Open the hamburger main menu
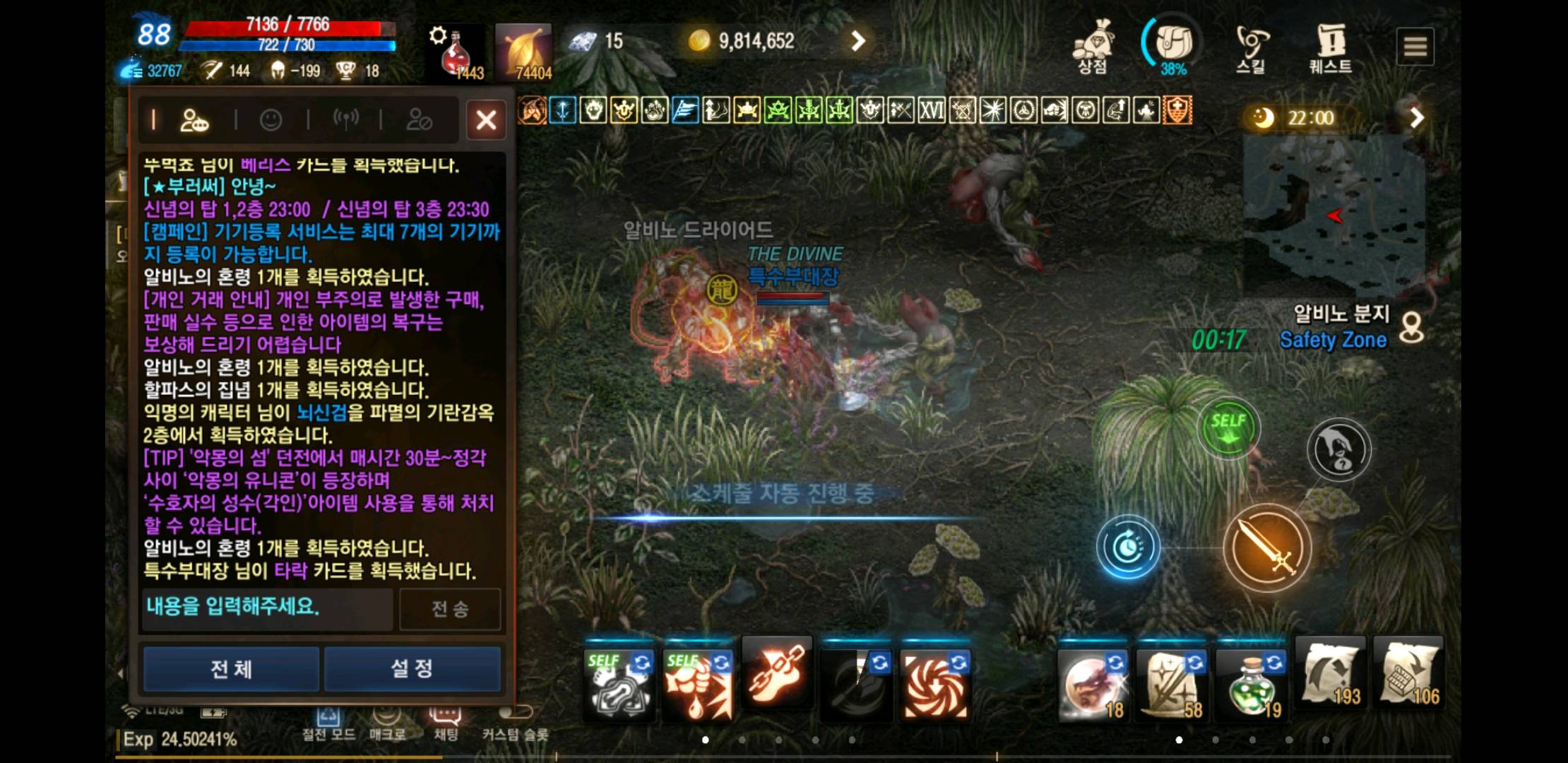The width and height of the screenshot is (1568, 763). click(x=1415, y=47)
